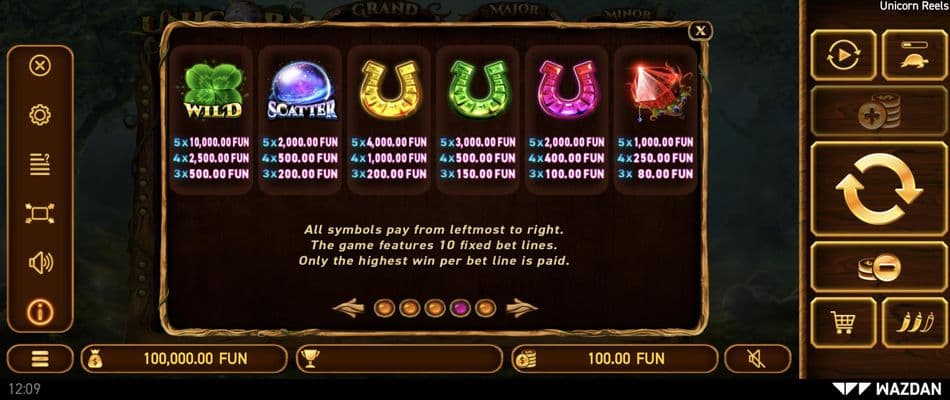
Task: Open settings with the gear icon
Action: coord(40,115)
